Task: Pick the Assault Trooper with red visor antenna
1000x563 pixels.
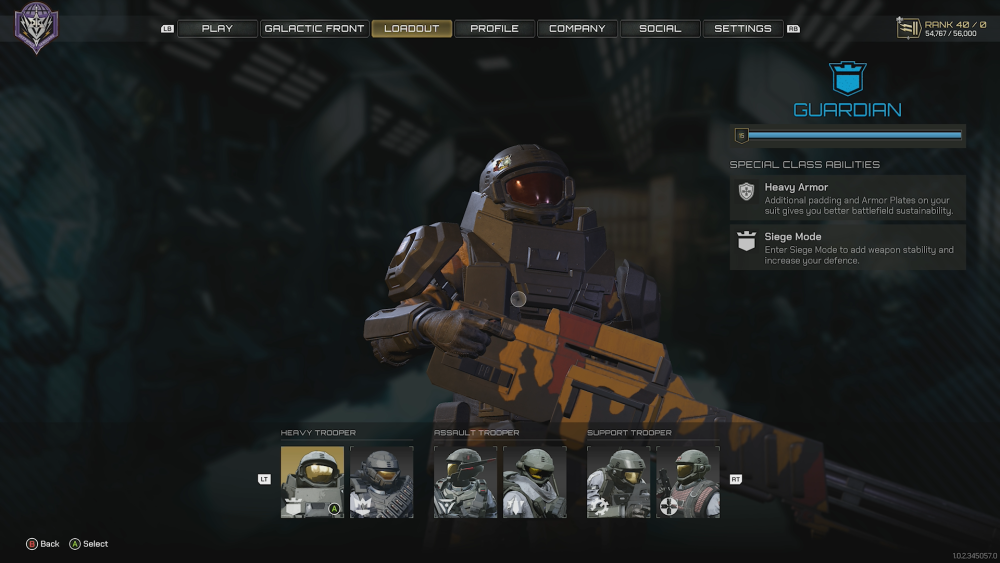Action: point(465,481)
